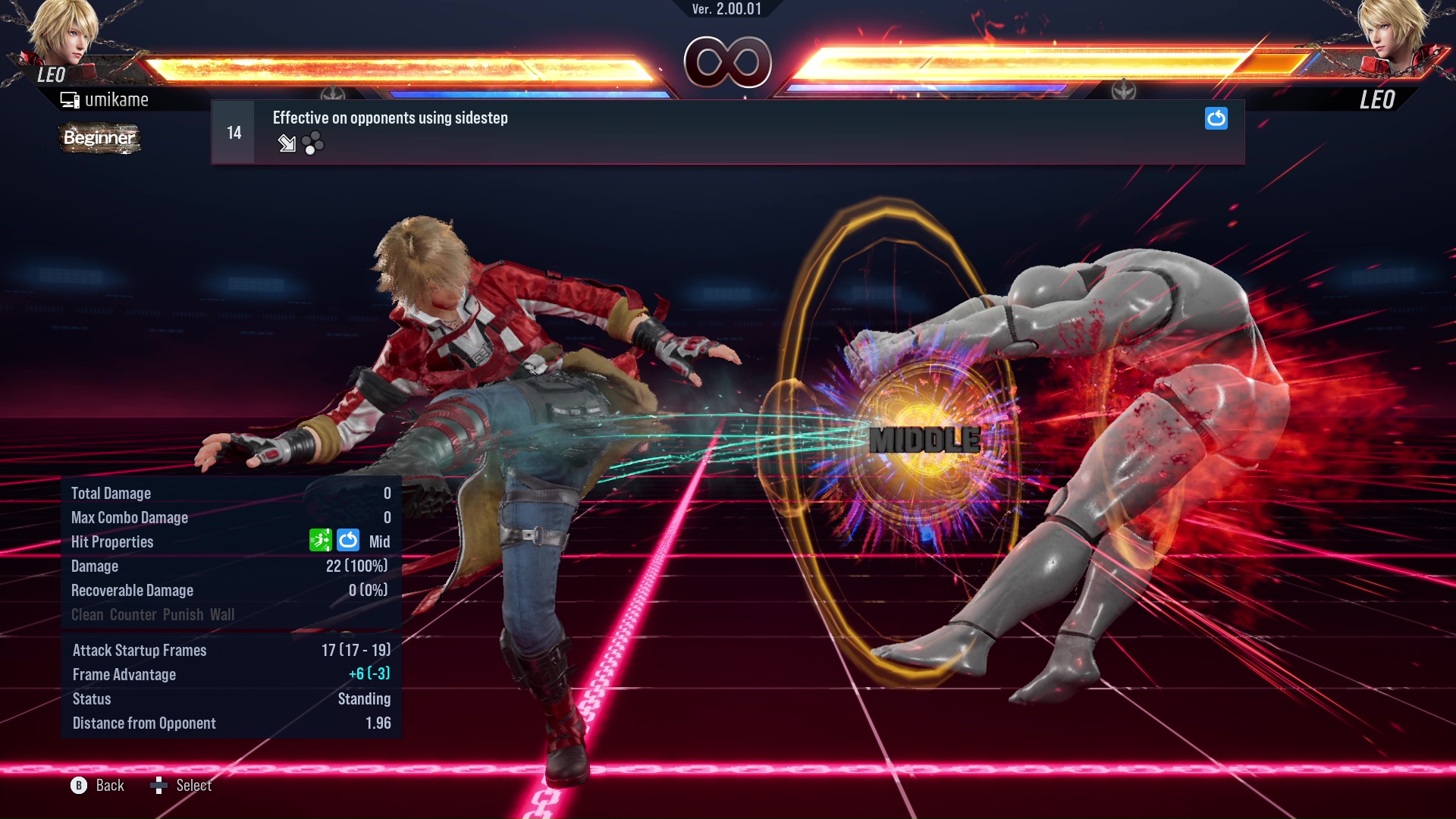Viewport: 1456px width, 819px height.
Task: Click the re-floatable hit property icon
Action: tap(347, 541)
